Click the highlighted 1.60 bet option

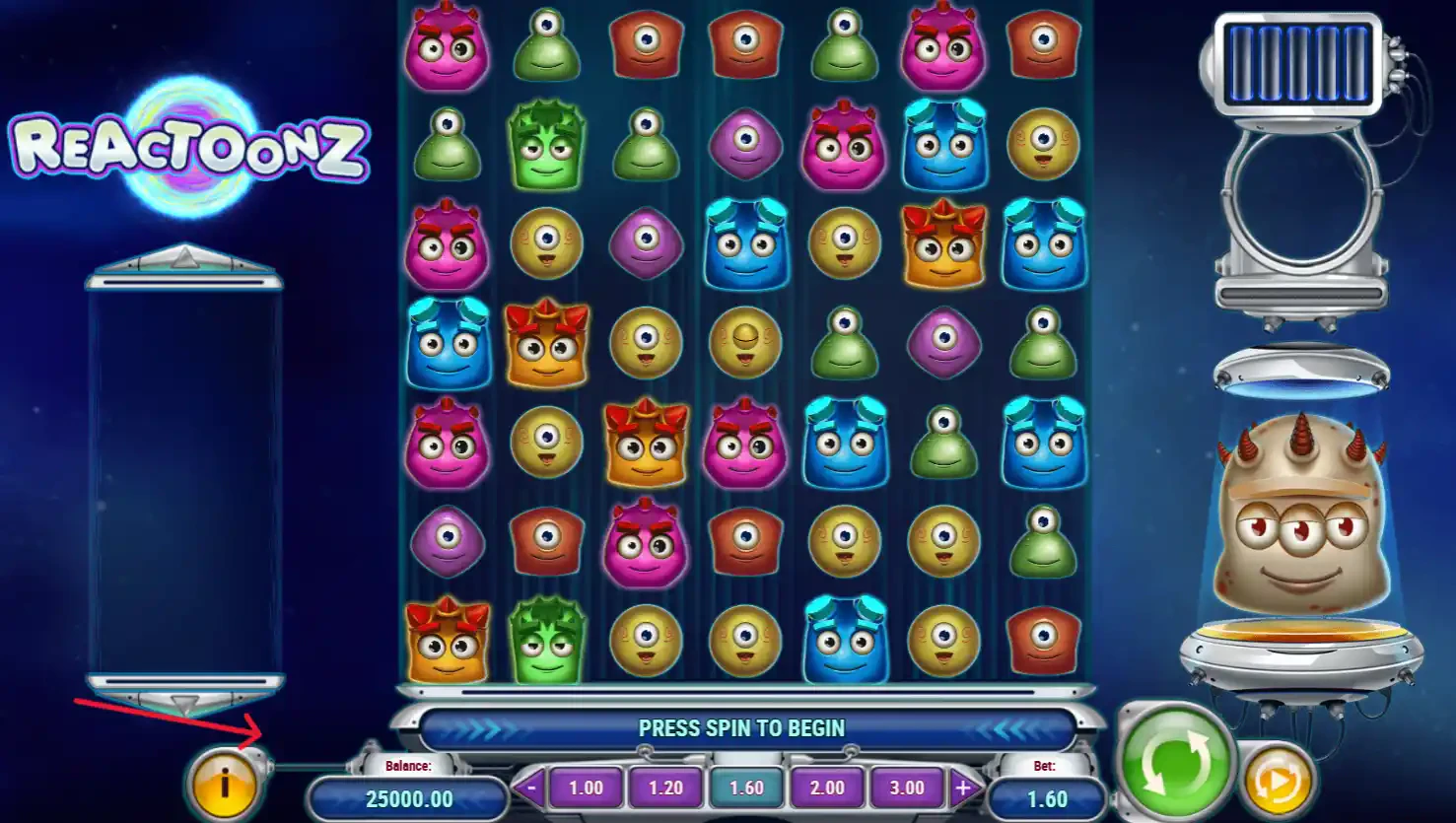point(746,788)
